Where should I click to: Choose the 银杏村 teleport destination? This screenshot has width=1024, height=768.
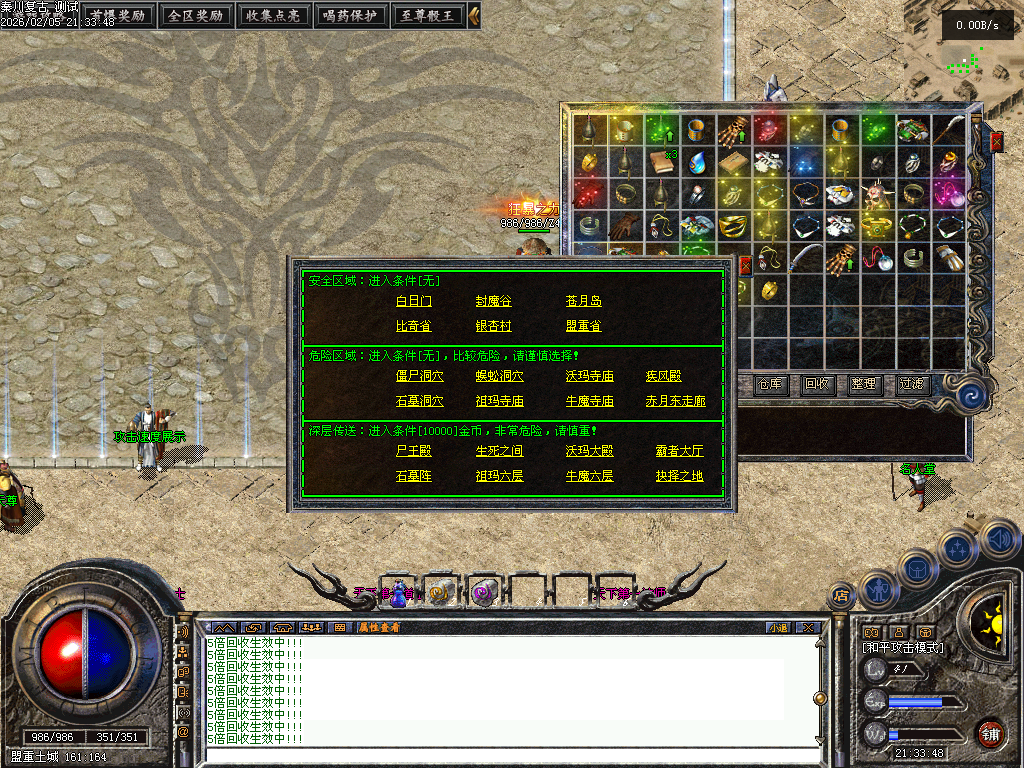pyautogui.click(x=494, y=326)
